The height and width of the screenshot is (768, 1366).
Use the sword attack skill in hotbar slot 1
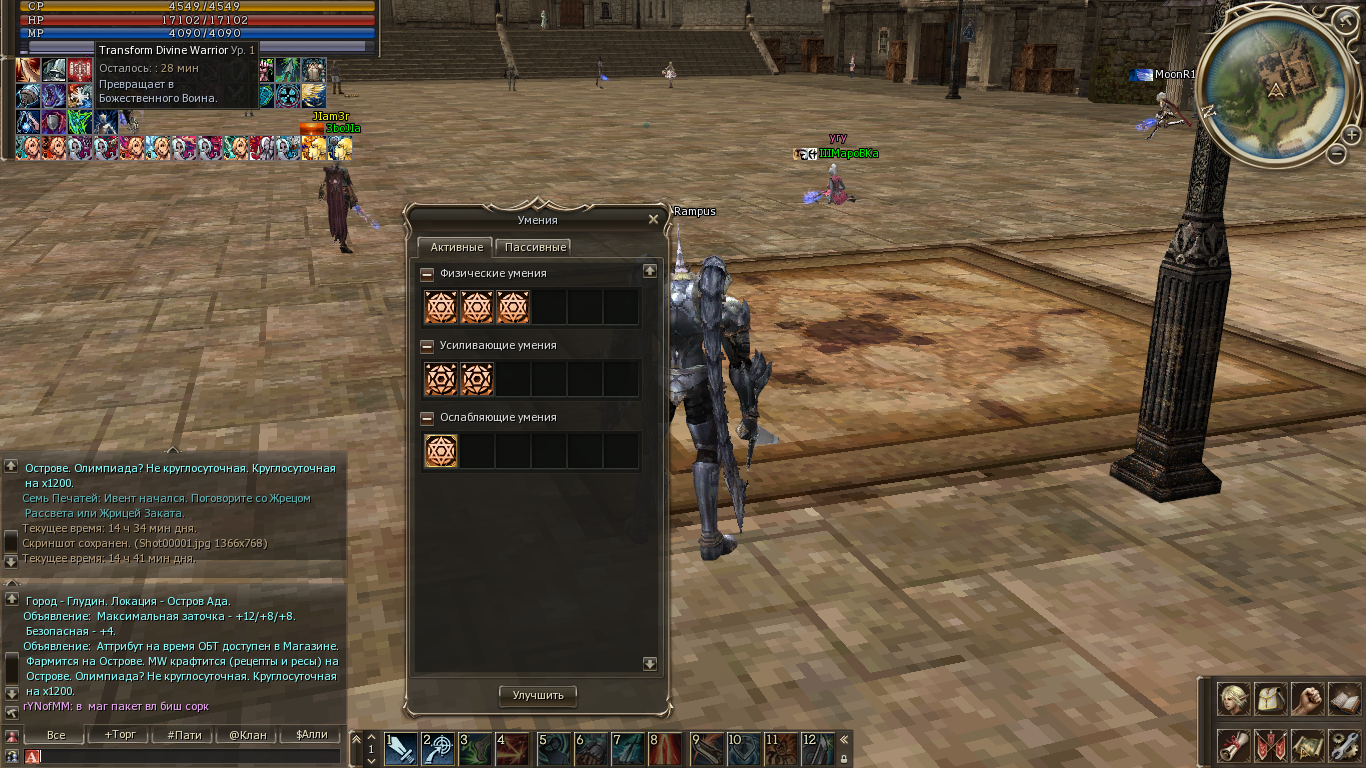402,748
